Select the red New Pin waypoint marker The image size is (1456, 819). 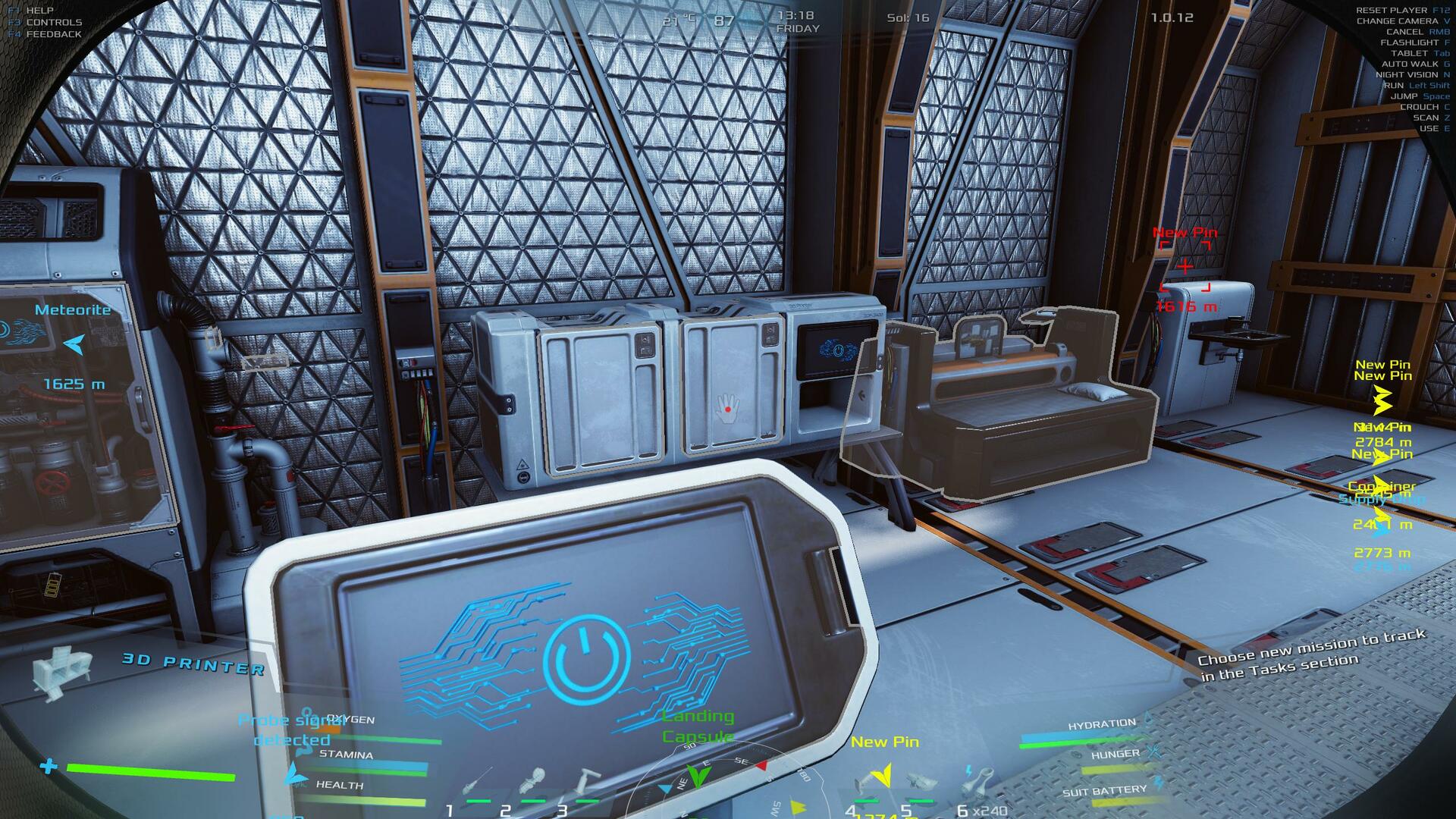[x=1185, y=266]
